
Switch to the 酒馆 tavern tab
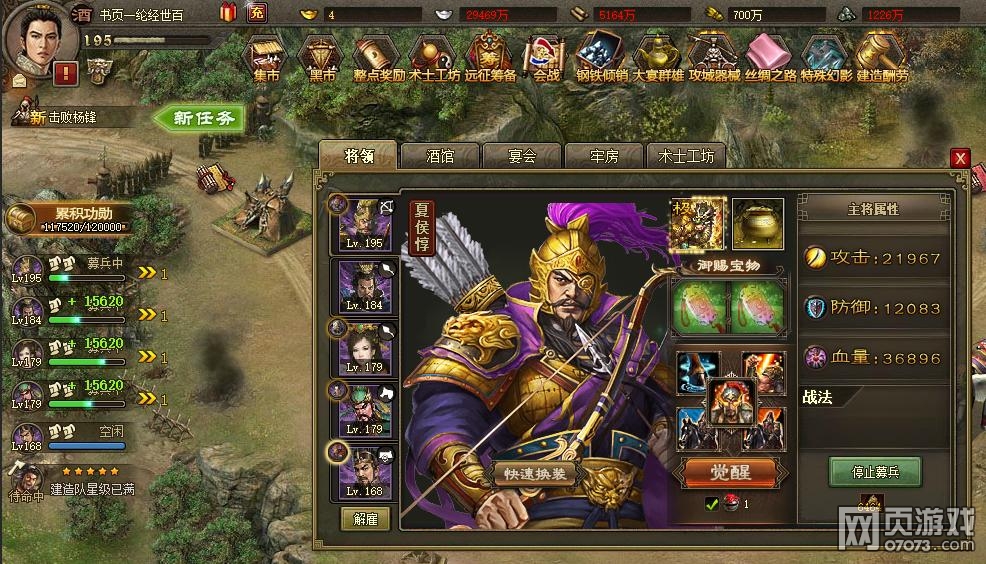click(x=440, y=156)
